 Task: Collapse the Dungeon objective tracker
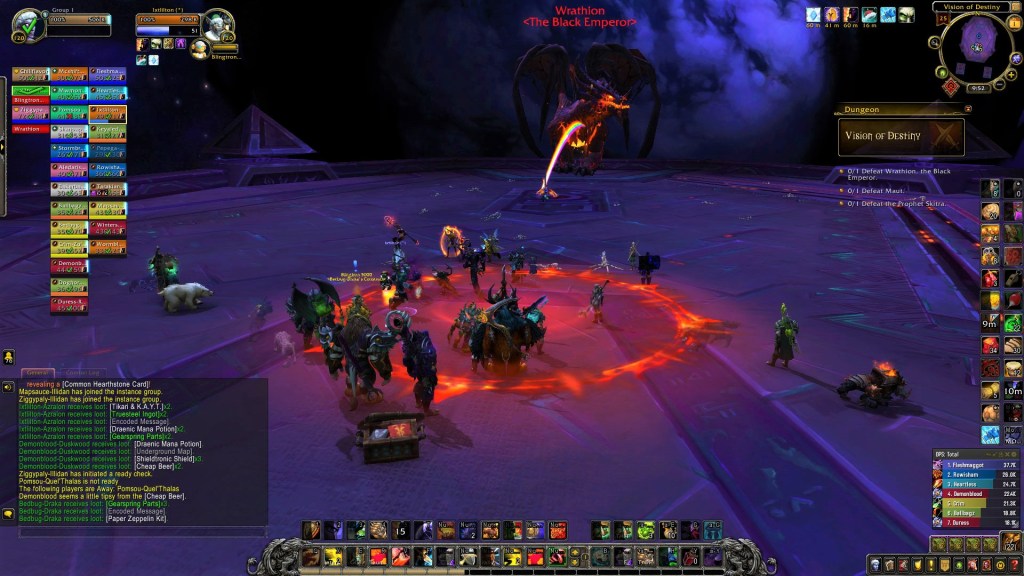click(x=968, y=109)
